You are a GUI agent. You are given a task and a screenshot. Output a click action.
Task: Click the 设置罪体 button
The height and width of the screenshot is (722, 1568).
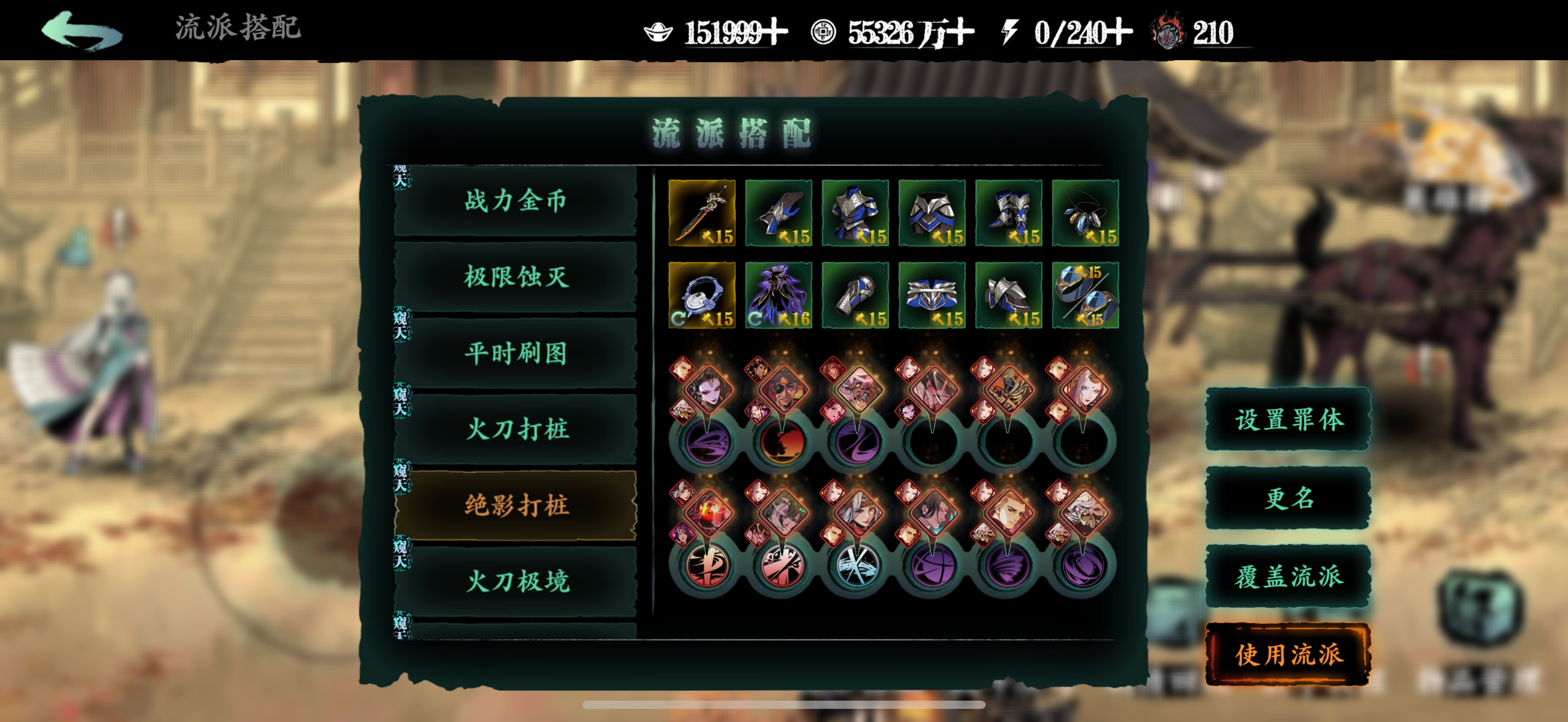(x=1287, y=420)
